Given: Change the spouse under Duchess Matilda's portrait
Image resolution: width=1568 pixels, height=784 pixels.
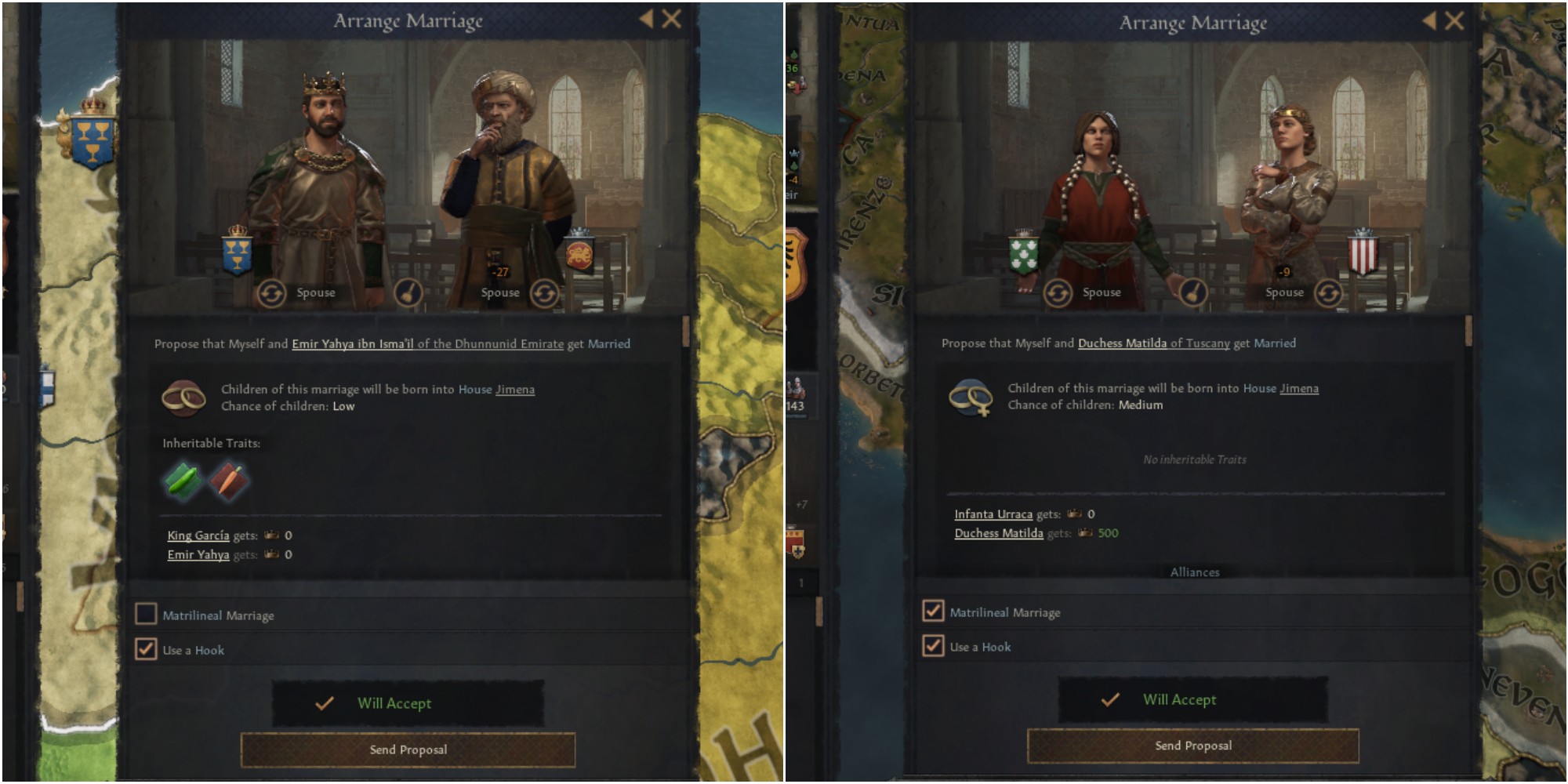Looking at the screenshot, I should click(x=1327, y=293).
